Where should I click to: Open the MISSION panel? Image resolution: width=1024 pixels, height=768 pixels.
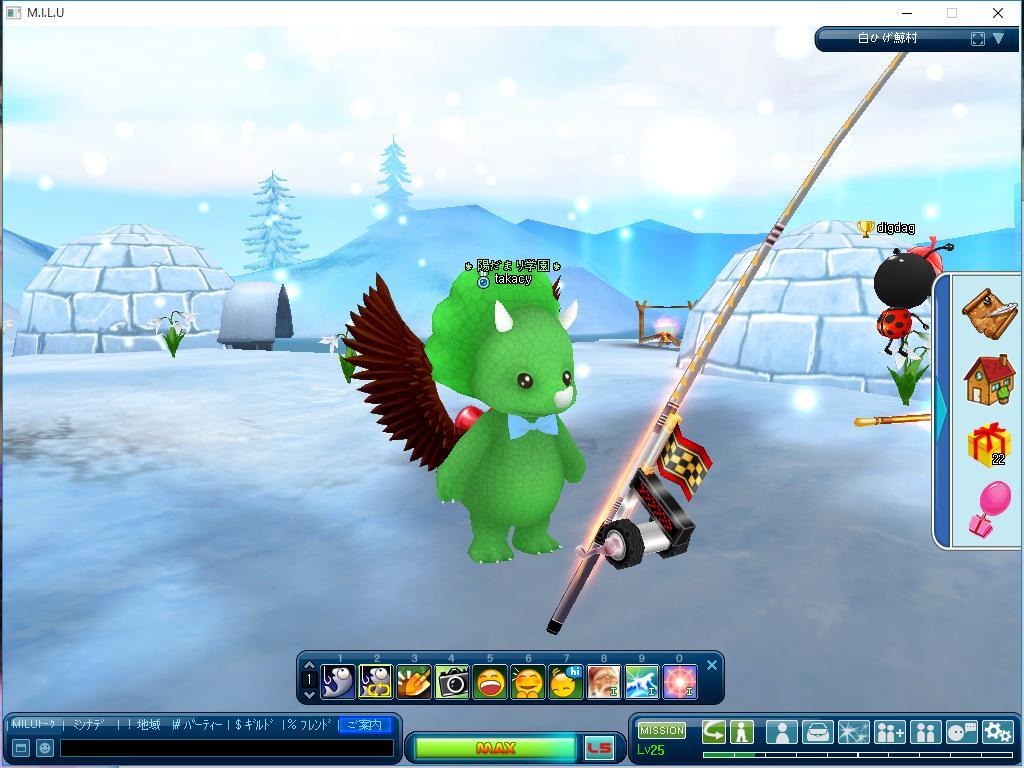click(x=662, y=731)
